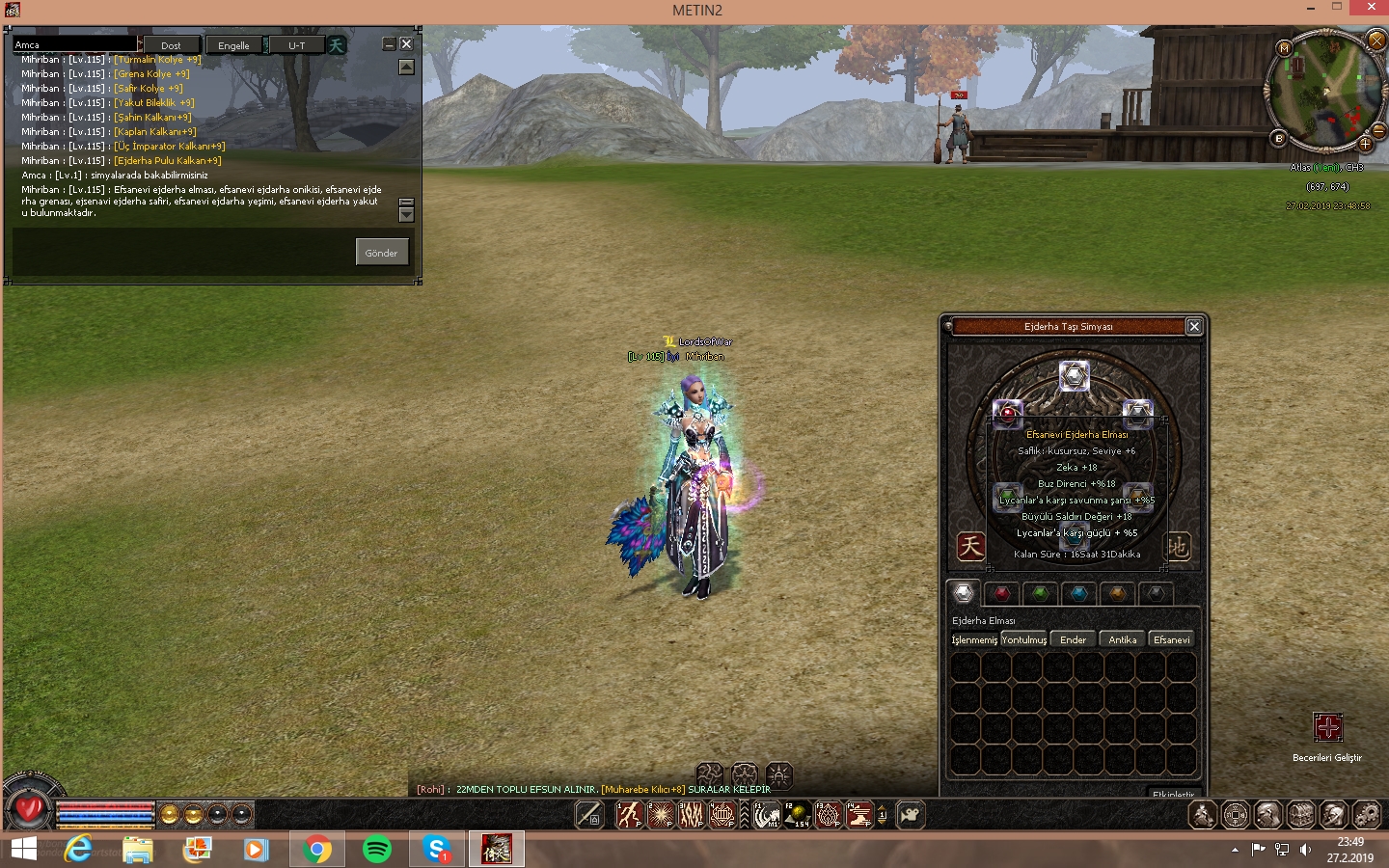This screenshot has height=868, width=1389.
Task: Select the Antika grade tab
Action: [x=1122, y=639]
